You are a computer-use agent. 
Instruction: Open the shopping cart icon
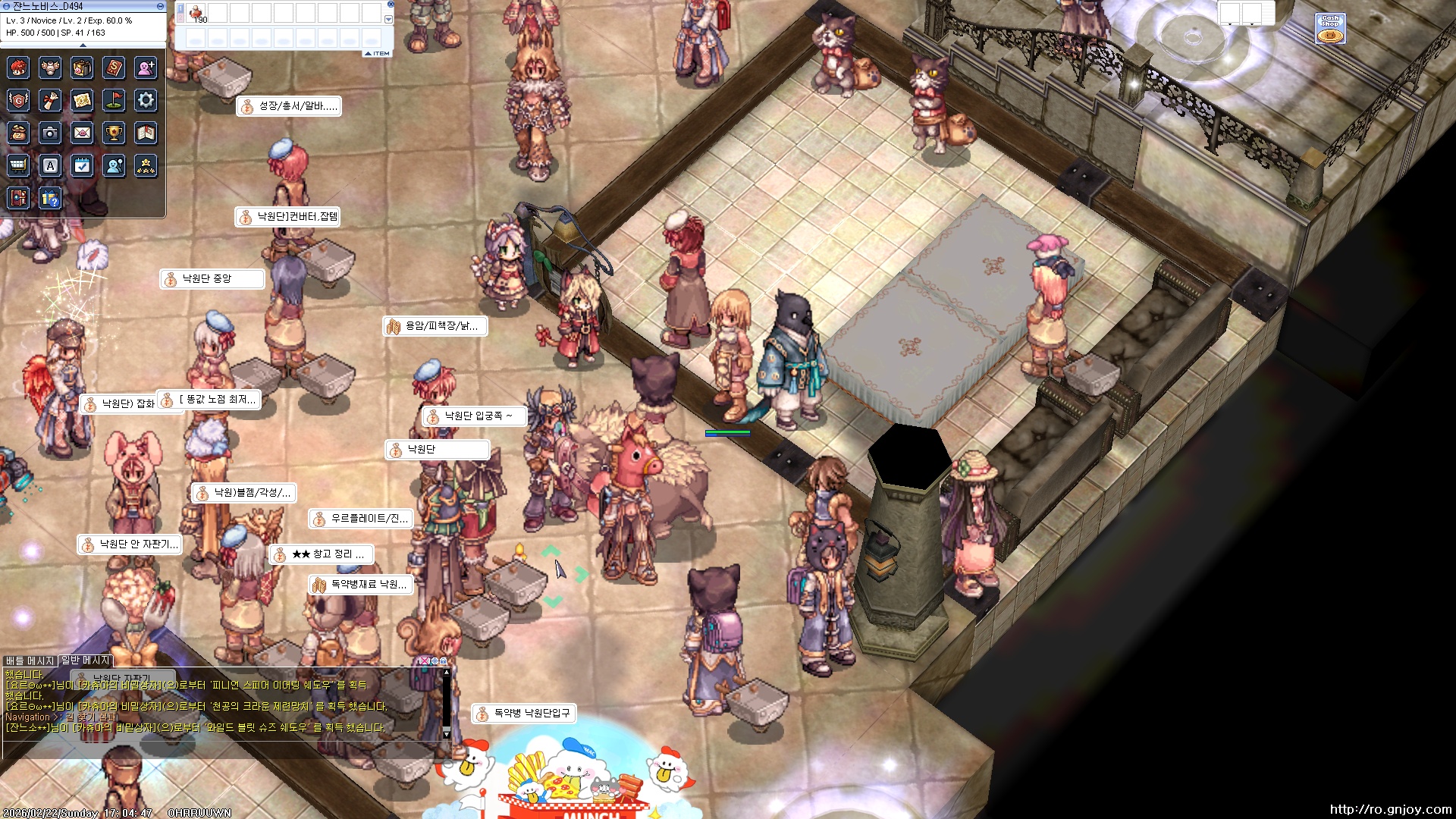pyautogui.click(x=18, y=165)
